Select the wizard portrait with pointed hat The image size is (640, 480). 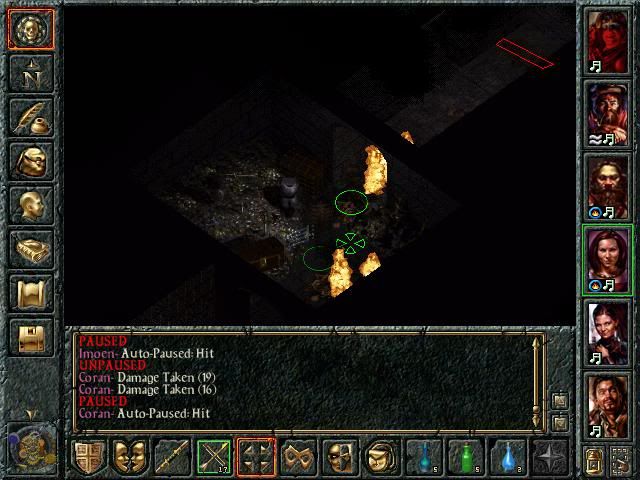[608, 113]
